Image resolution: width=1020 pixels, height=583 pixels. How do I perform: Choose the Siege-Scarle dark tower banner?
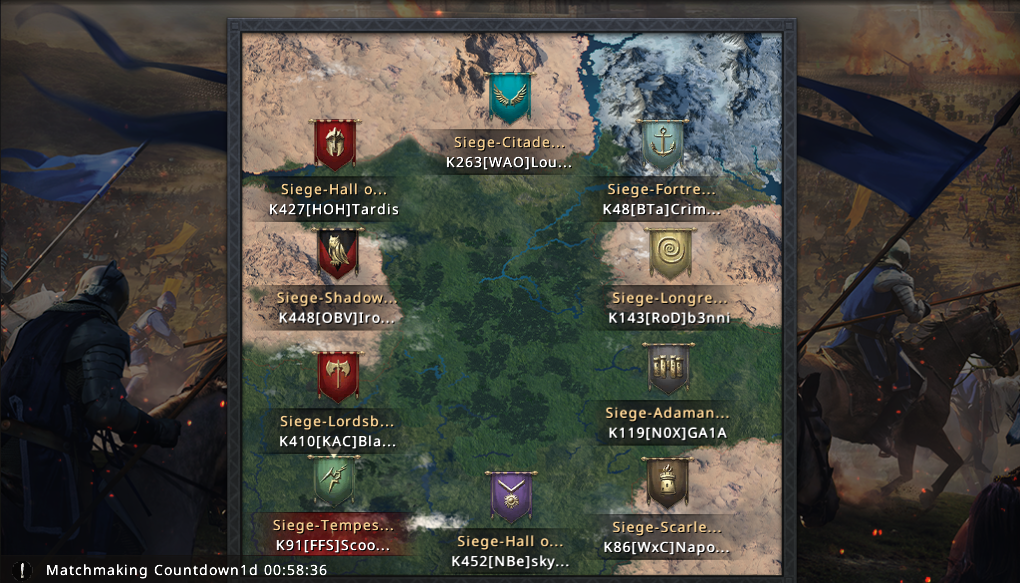click(667, 483)
